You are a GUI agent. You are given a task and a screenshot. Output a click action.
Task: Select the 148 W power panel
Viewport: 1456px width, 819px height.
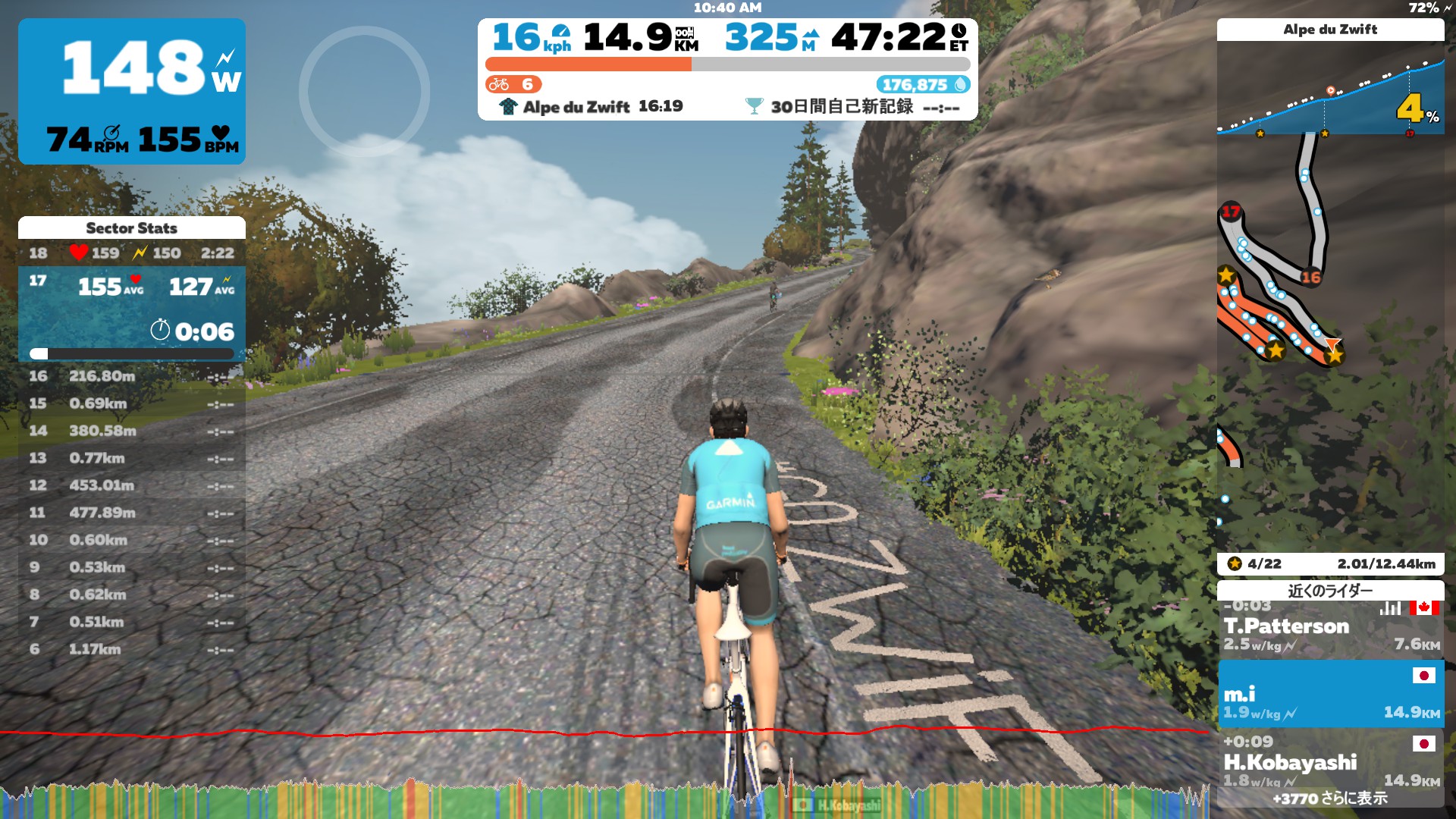[132, 91]
